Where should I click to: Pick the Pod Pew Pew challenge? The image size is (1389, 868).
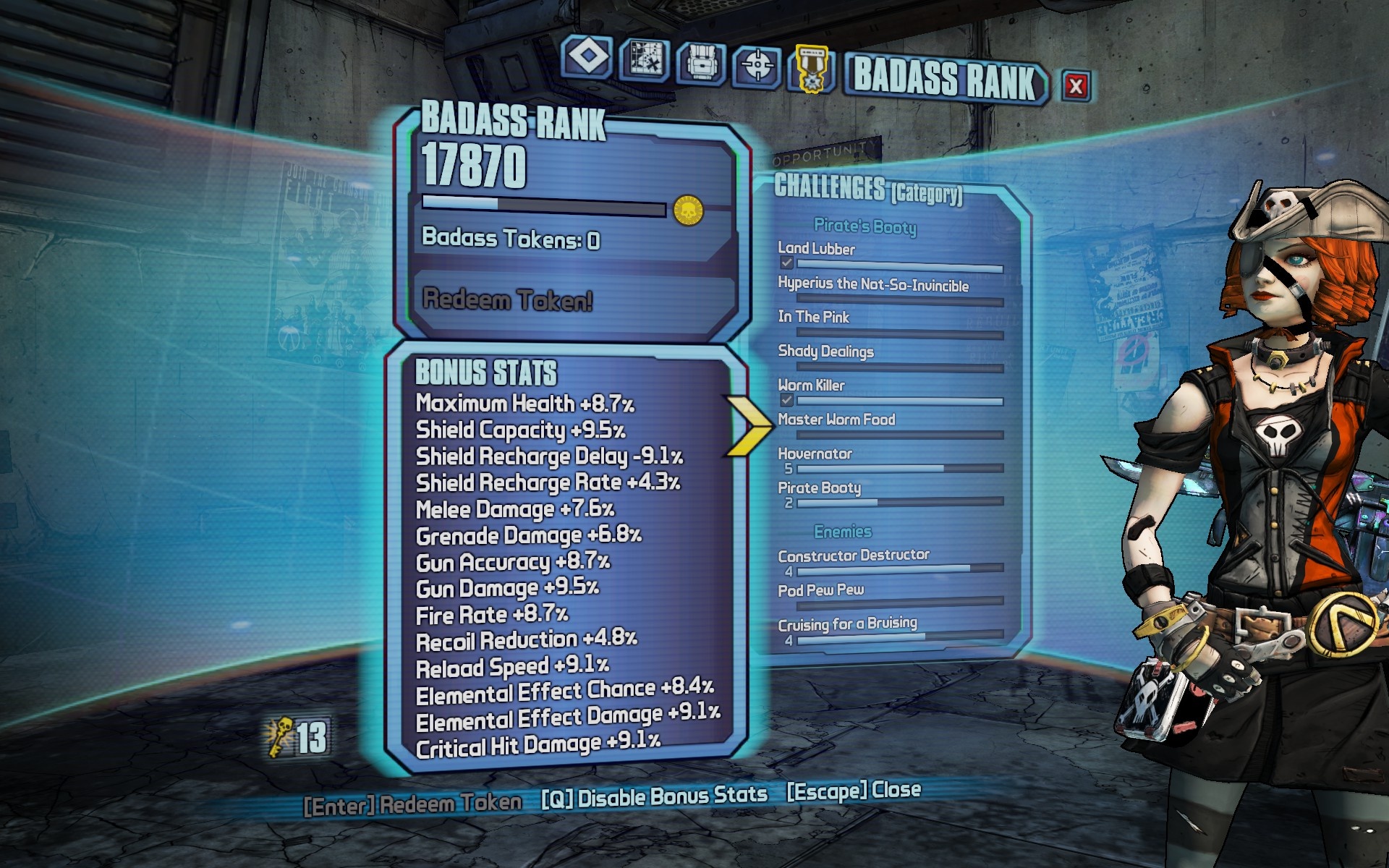(820, 590)
